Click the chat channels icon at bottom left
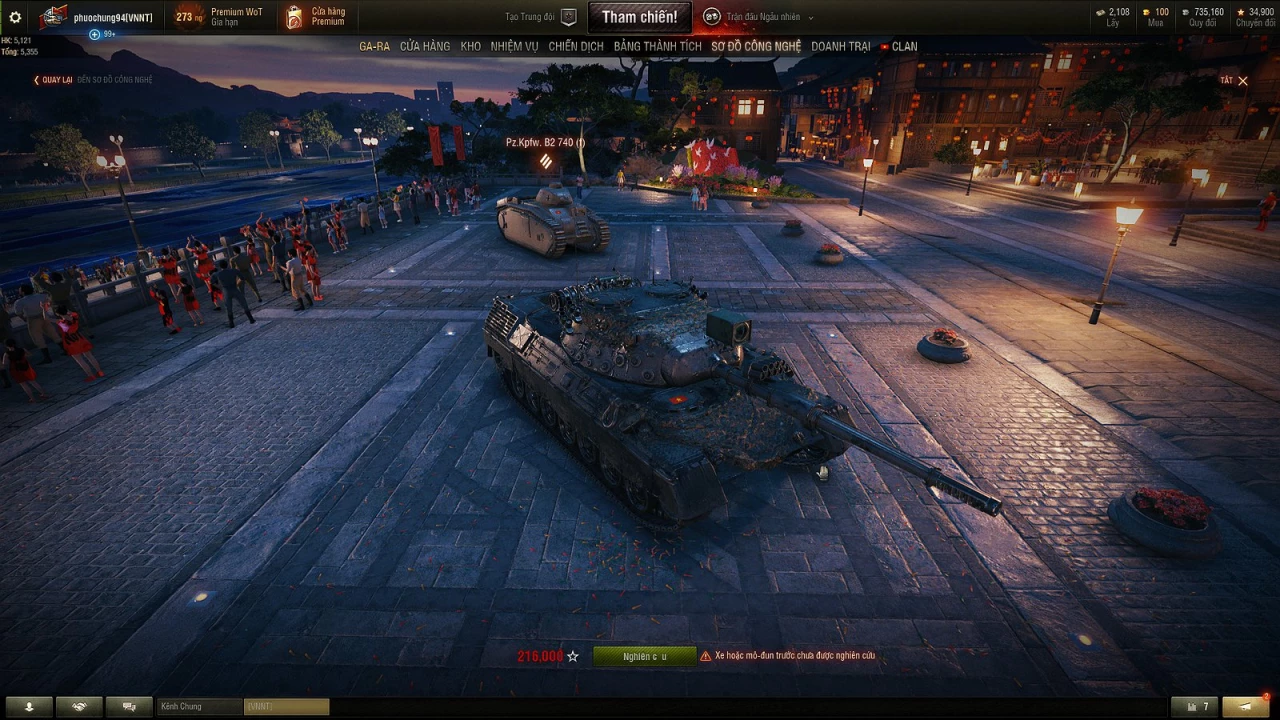 tap(129, 706)
